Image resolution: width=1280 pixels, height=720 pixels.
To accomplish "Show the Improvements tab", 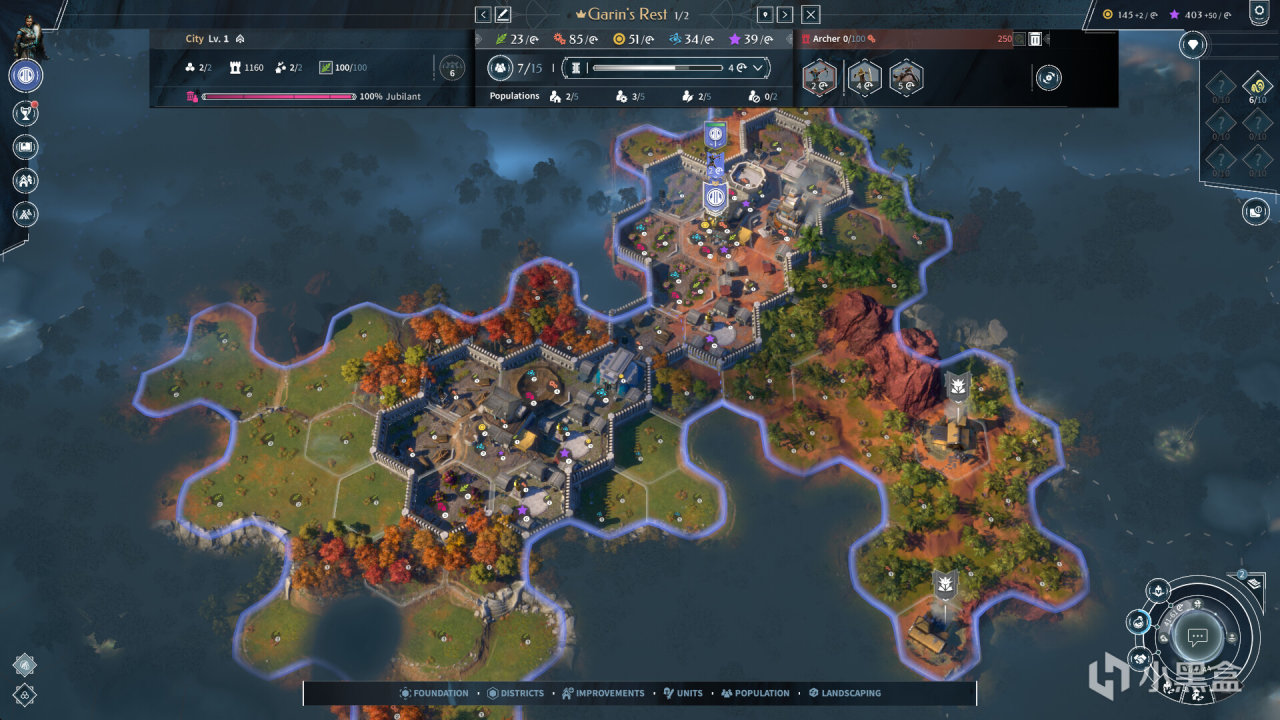I will 603,693.
